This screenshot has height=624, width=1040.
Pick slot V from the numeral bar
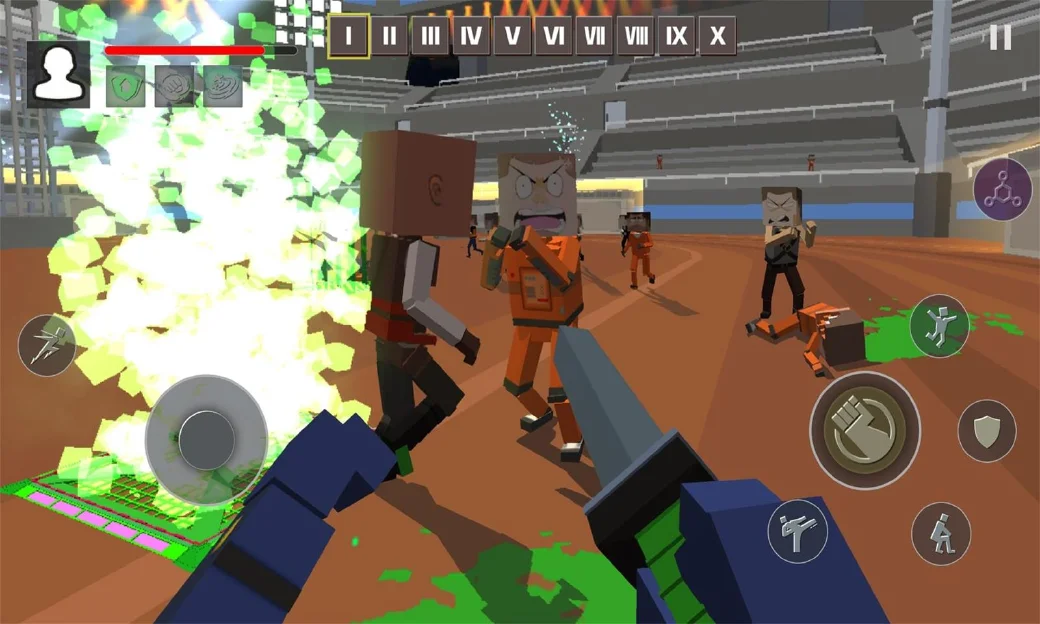[512, 37]
